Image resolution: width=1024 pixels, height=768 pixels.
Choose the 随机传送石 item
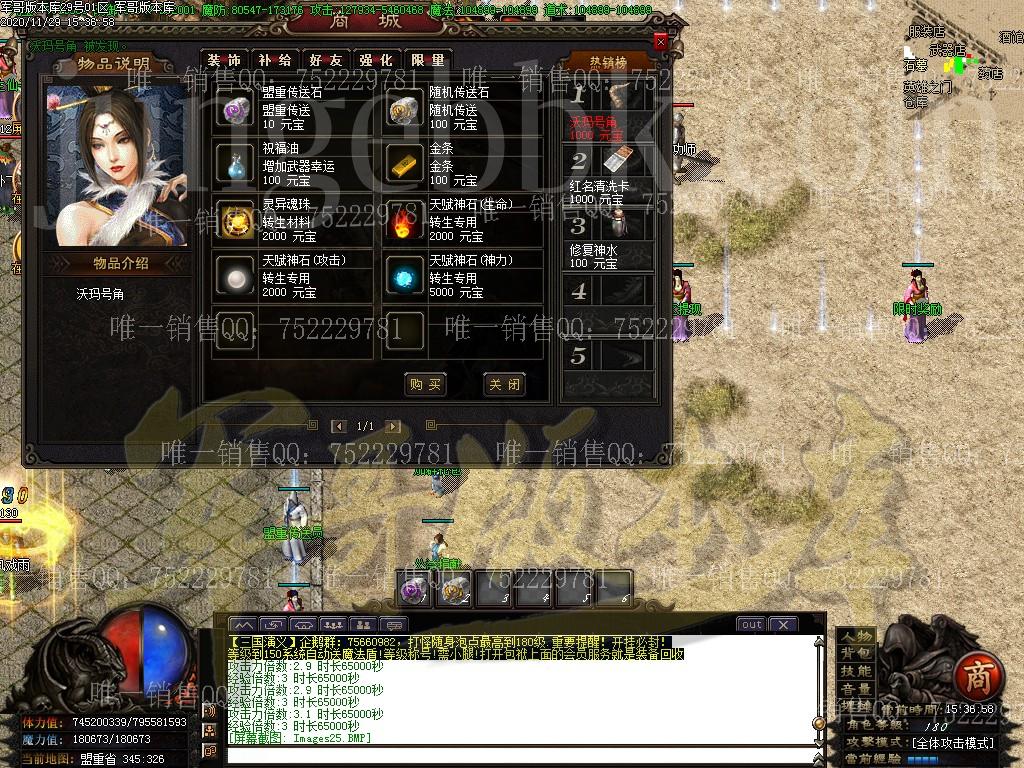[405, 109]
